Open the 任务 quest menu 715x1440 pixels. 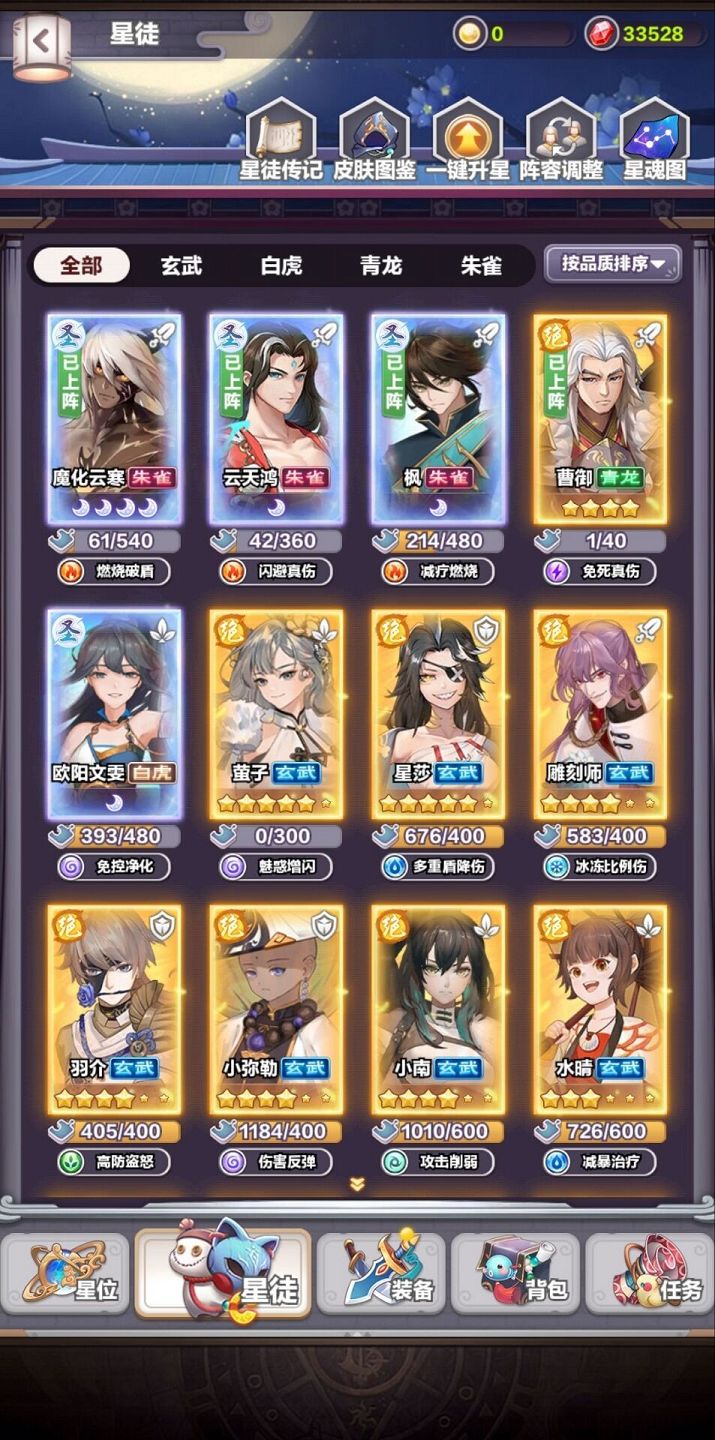[x=650, y=1273]
